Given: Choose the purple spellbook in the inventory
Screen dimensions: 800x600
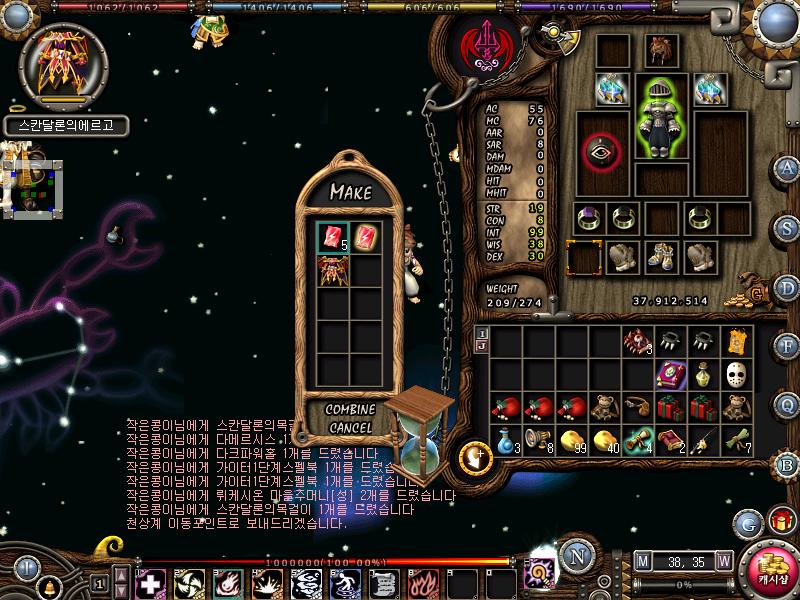Looking at the screenshot, I should click(670, 375).
